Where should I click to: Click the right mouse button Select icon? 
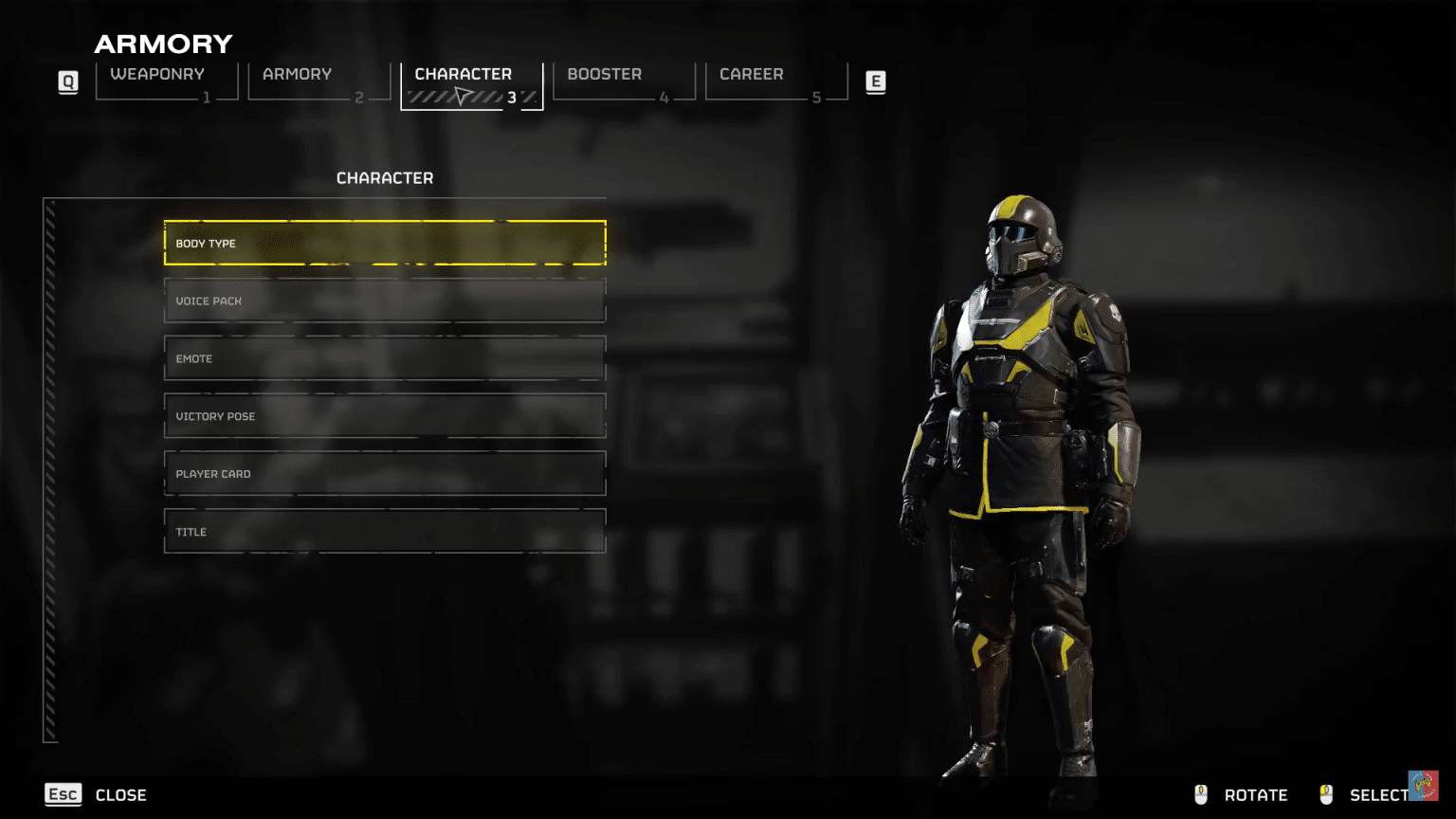pos(1327,794)
